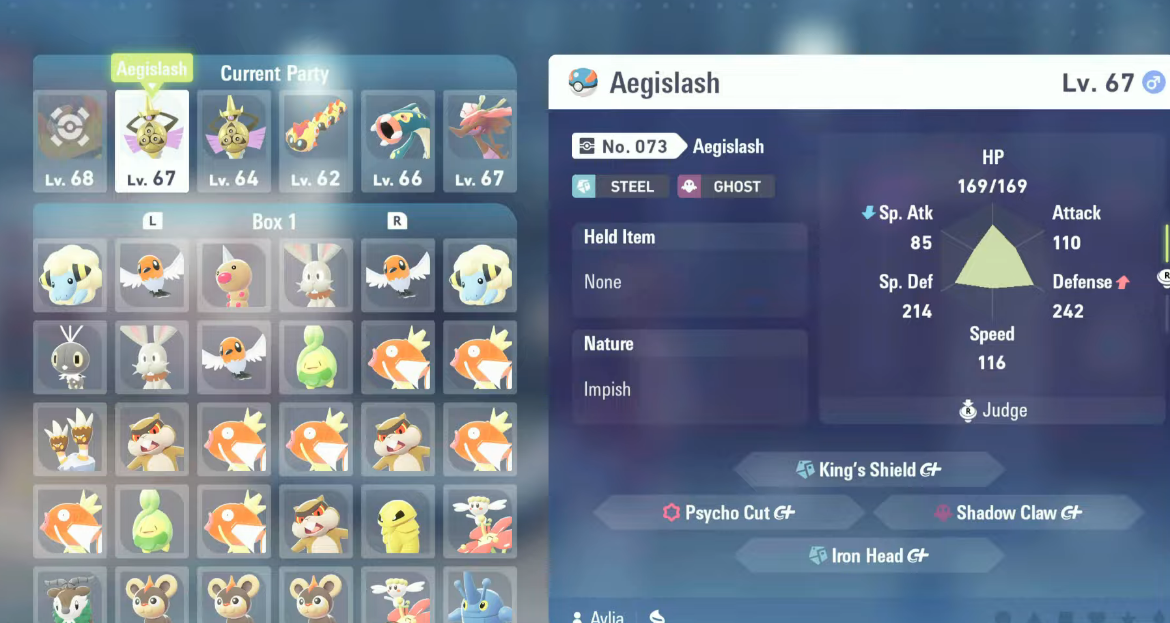Choose the blue Heracross slot
The width and height of the screenshot is (1170, 623).
pyautogui.click(x=479, y=597)
